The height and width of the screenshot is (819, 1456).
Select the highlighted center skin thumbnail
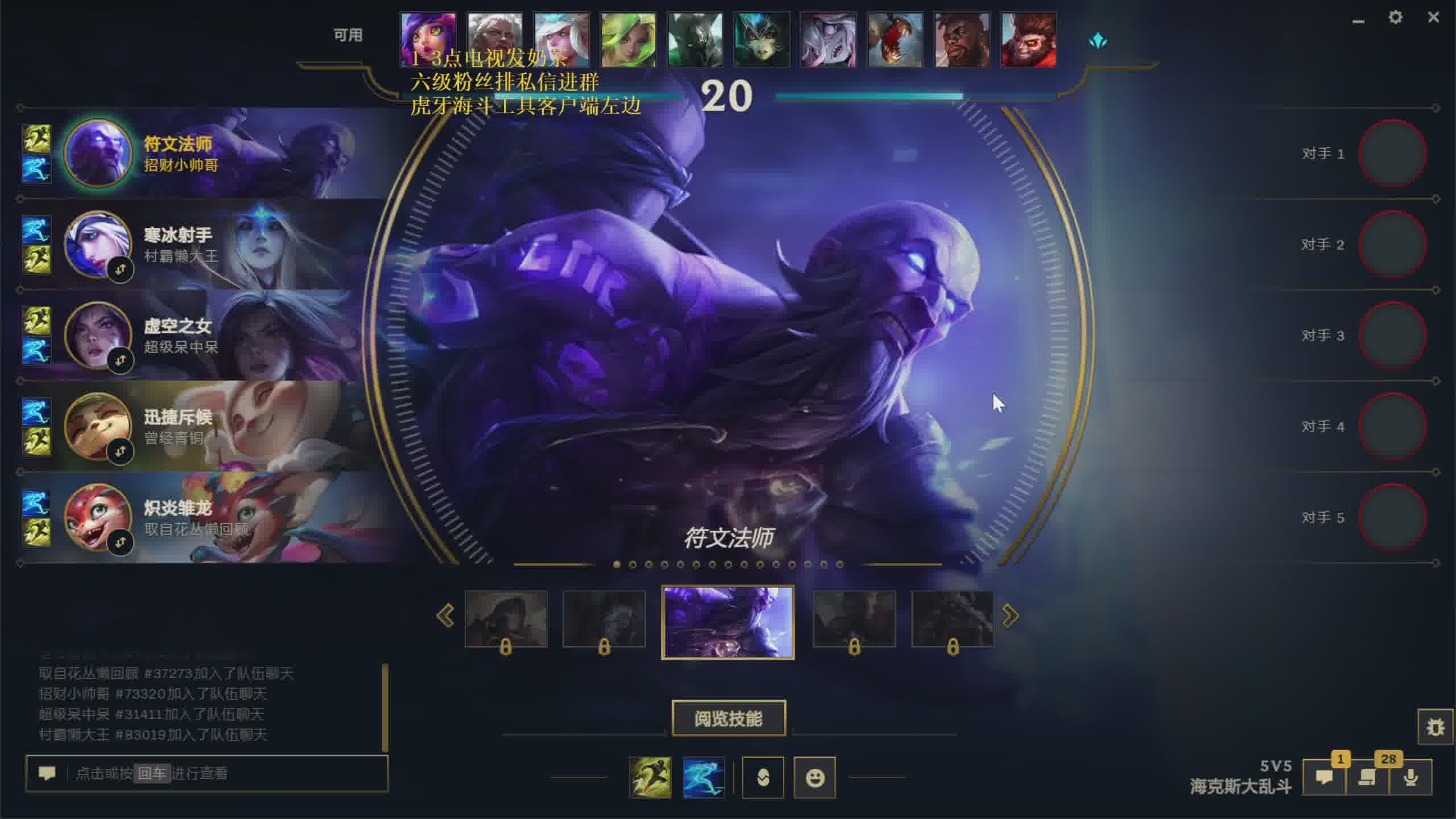click(x=728, y=622)
